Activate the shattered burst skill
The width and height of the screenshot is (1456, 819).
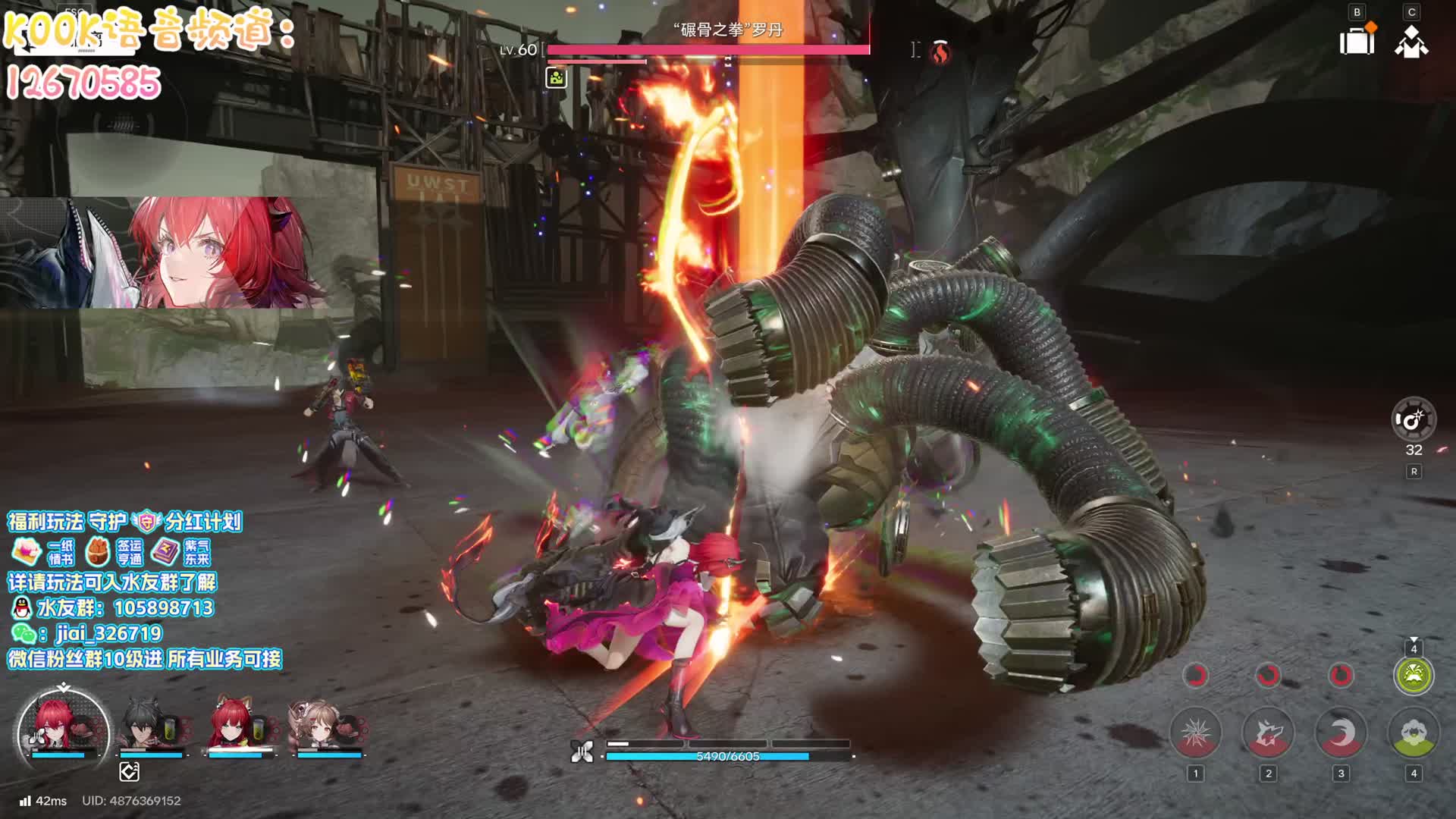(x=1195, y=733)
